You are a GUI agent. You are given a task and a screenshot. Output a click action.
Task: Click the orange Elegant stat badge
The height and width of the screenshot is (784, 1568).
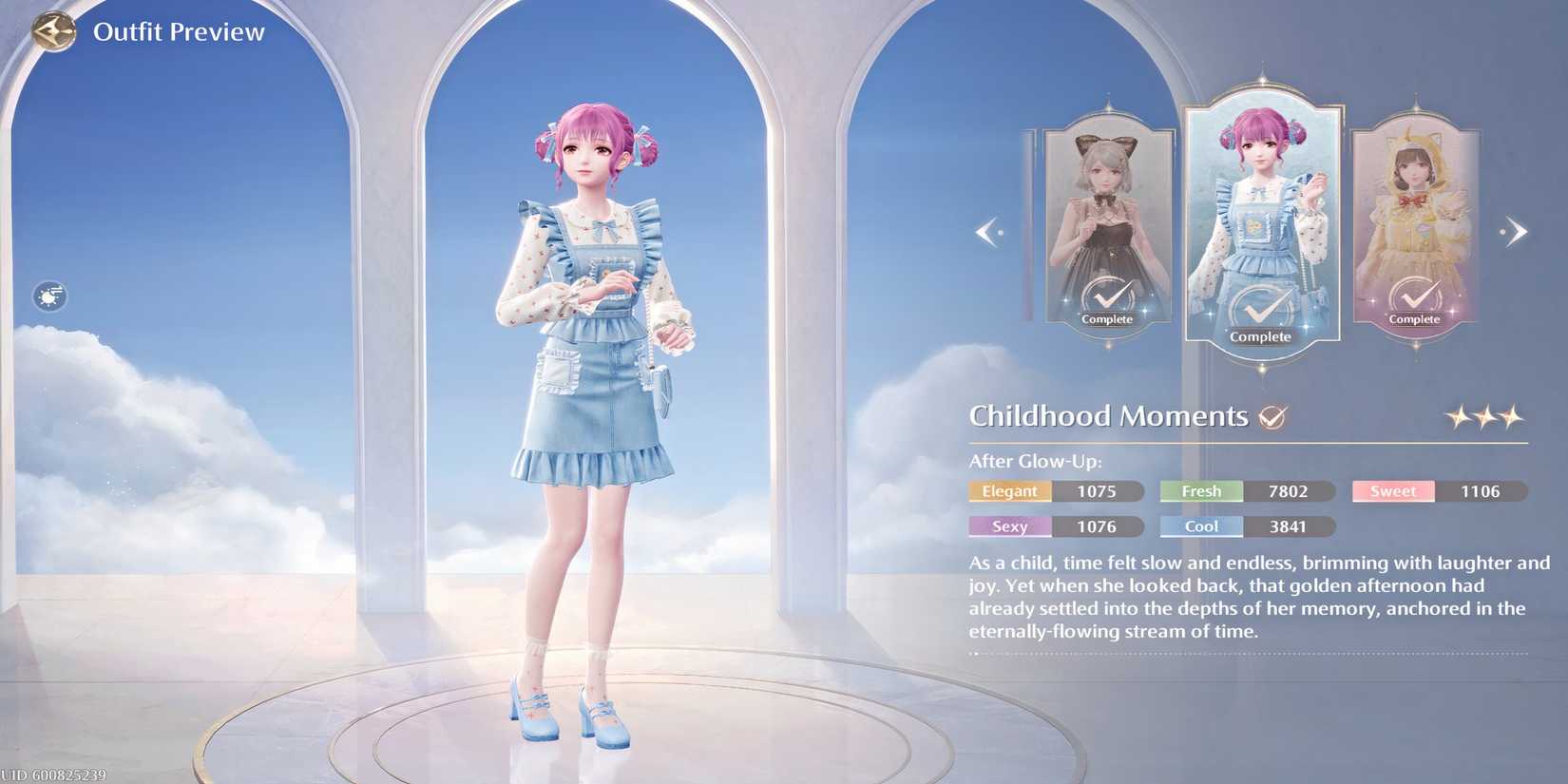[x=1009, y=491]
